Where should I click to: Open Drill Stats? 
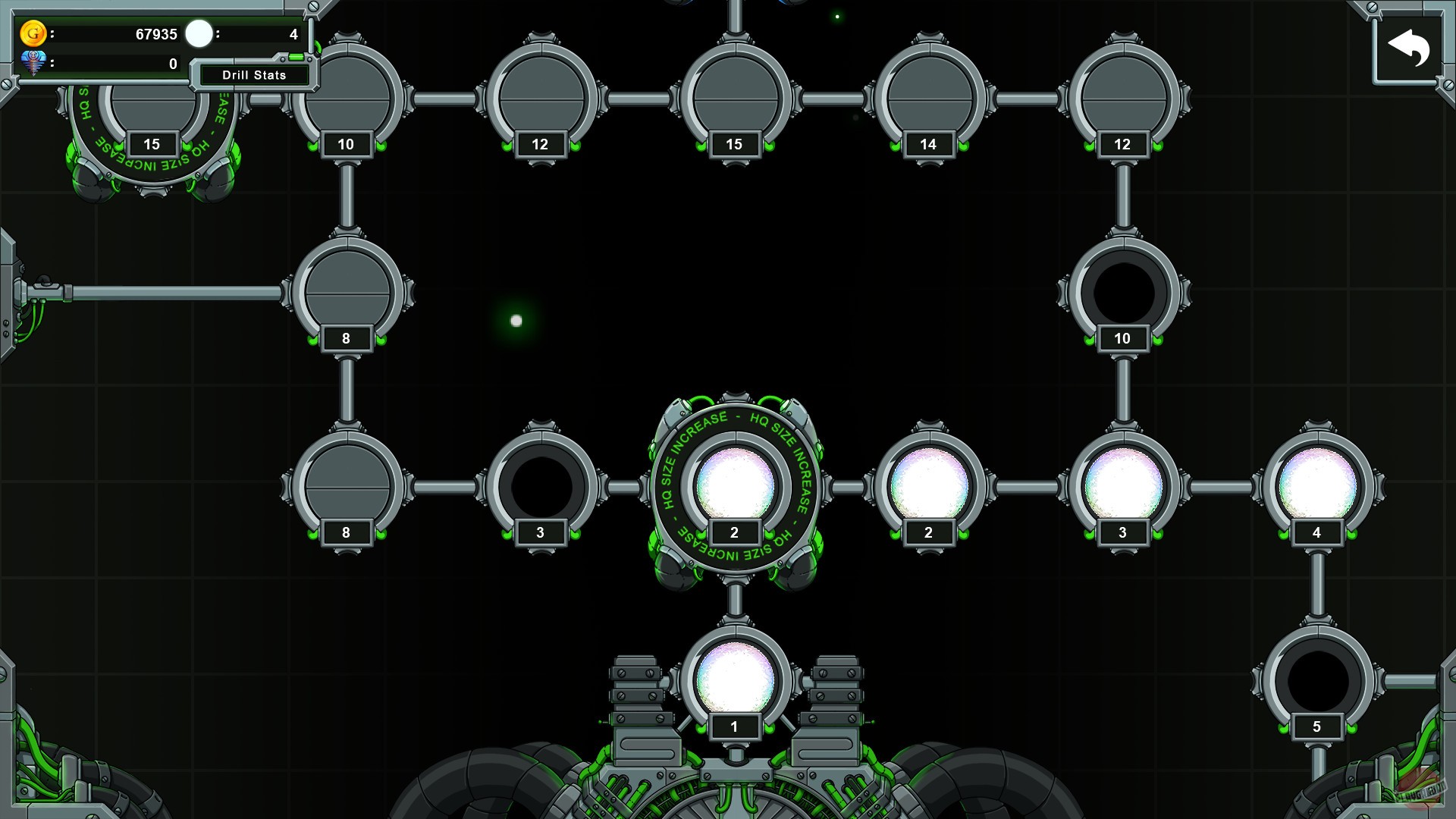click(253, 75)
